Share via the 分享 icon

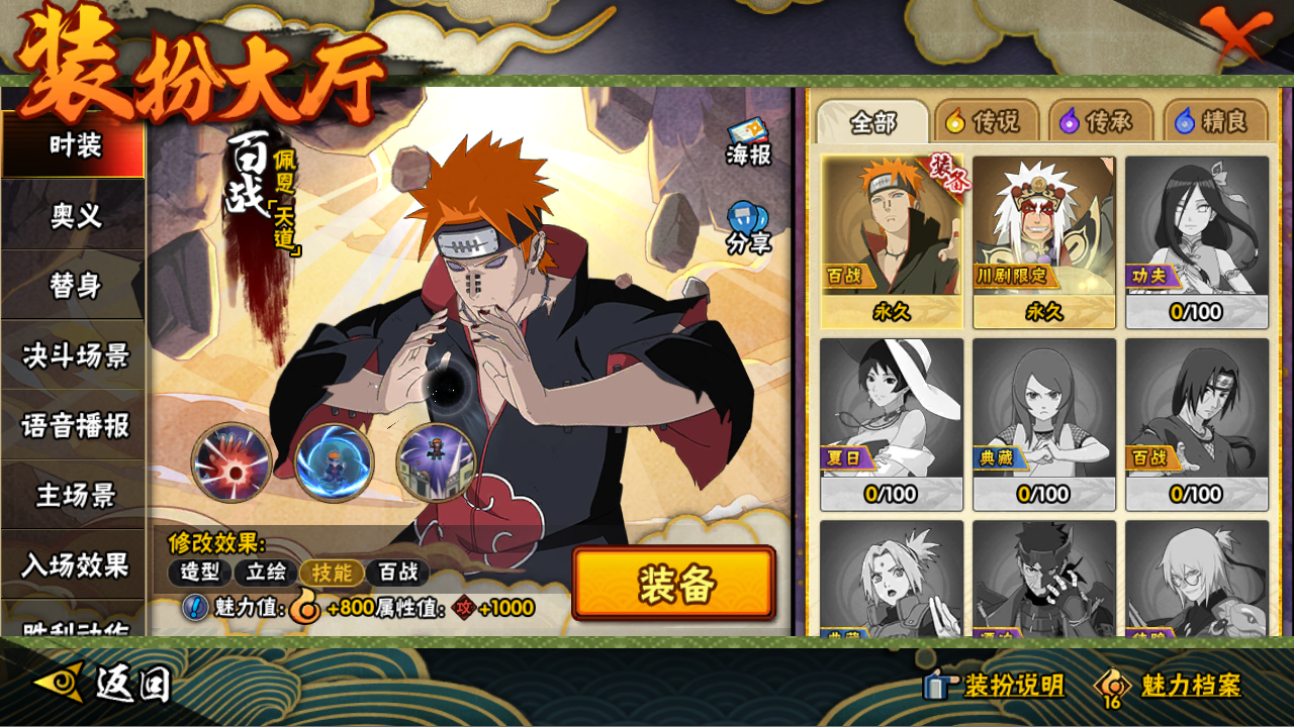coord(748,228)
